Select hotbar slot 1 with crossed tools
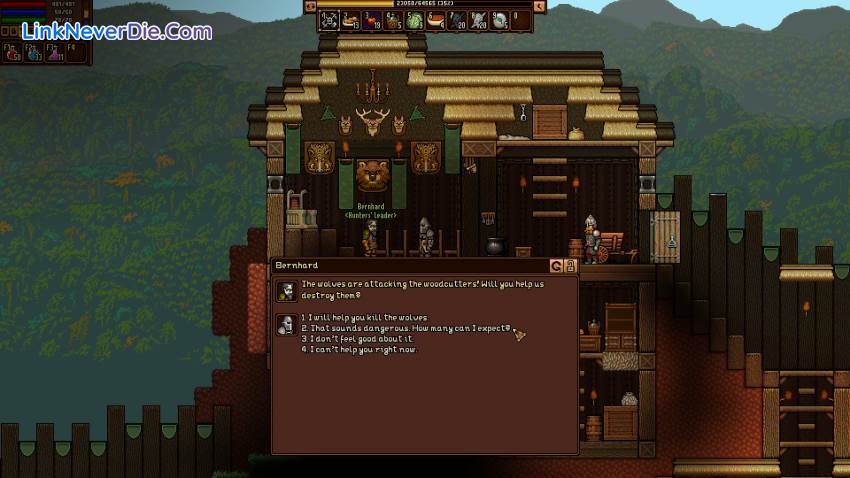 330,19
